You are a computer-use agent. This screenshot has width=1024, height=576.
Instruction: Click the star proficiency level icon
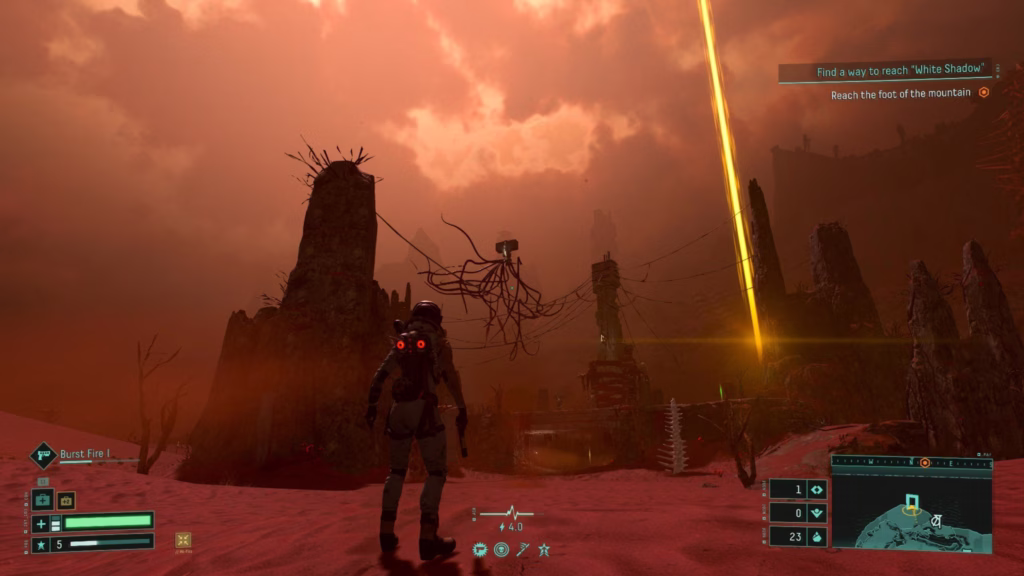click(41, 545)
